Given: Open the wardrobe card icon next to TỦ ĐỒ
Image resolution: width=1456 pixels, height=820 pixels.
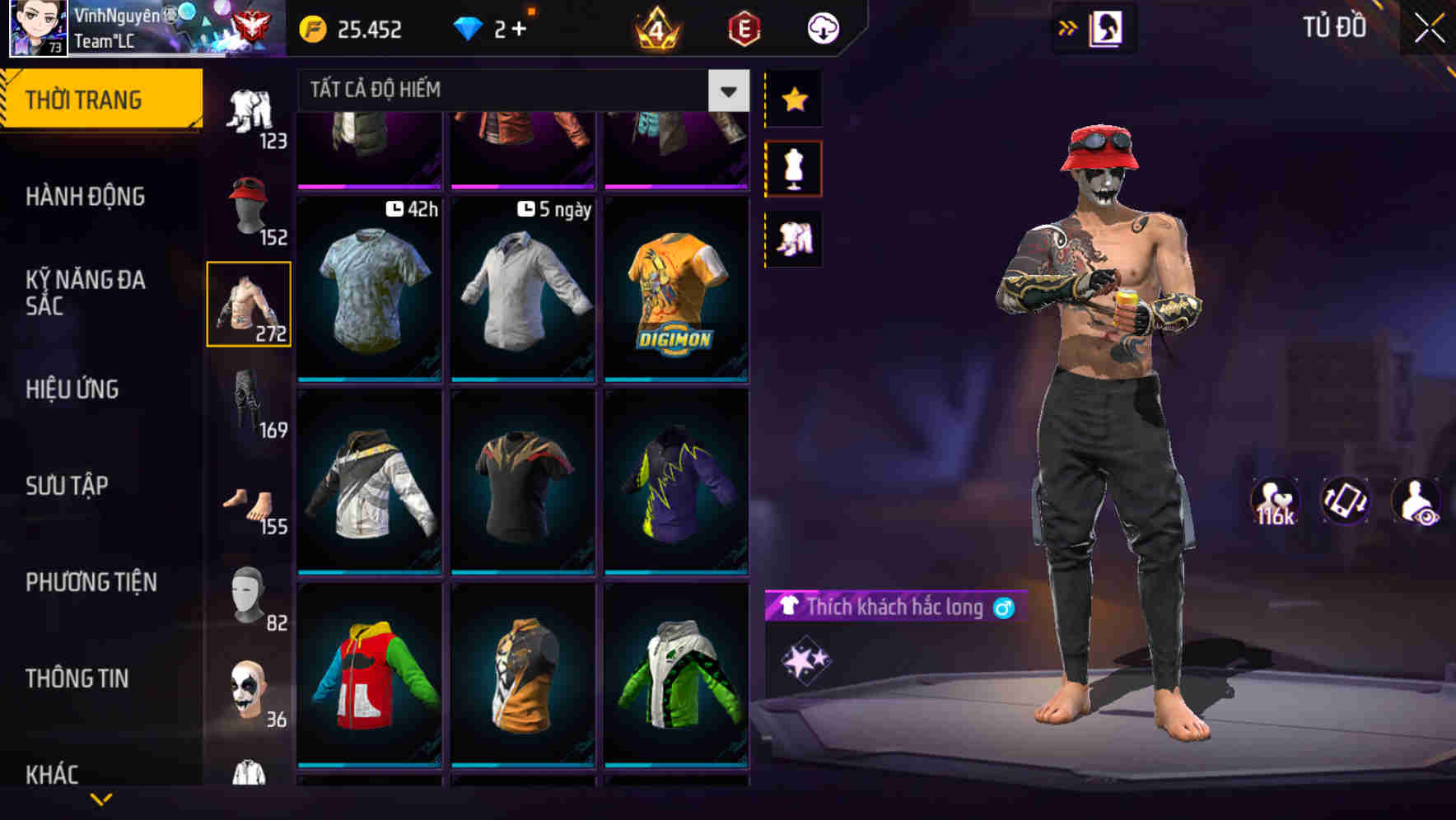Looking at the screenshot, I should tap(1104, 26).
